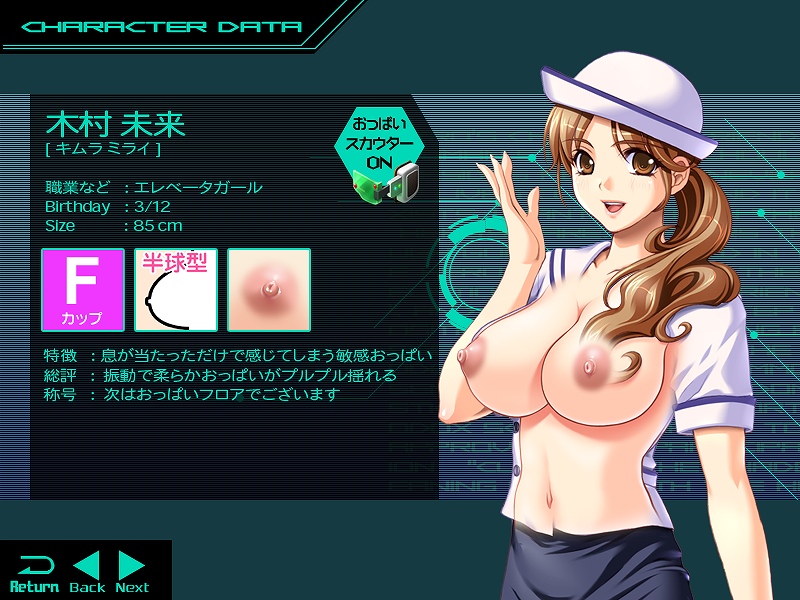Click the Return button

pos(34,572)
